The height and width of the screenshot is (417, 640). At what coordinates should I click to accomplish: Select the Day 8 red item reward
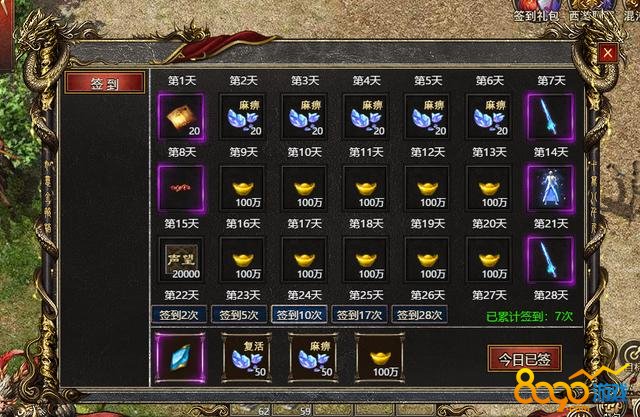point(180,186)
